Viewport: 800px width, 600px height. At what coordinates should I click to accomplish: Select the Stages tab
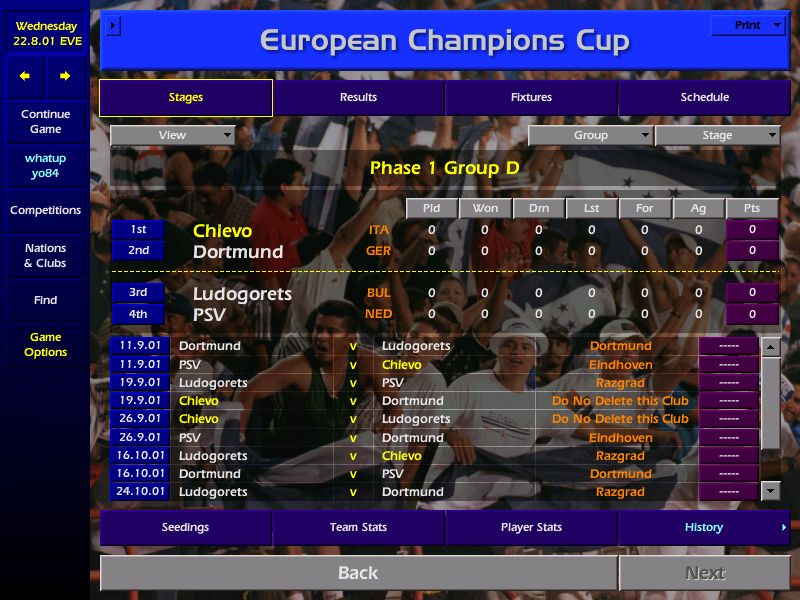(x=186, y=97)
